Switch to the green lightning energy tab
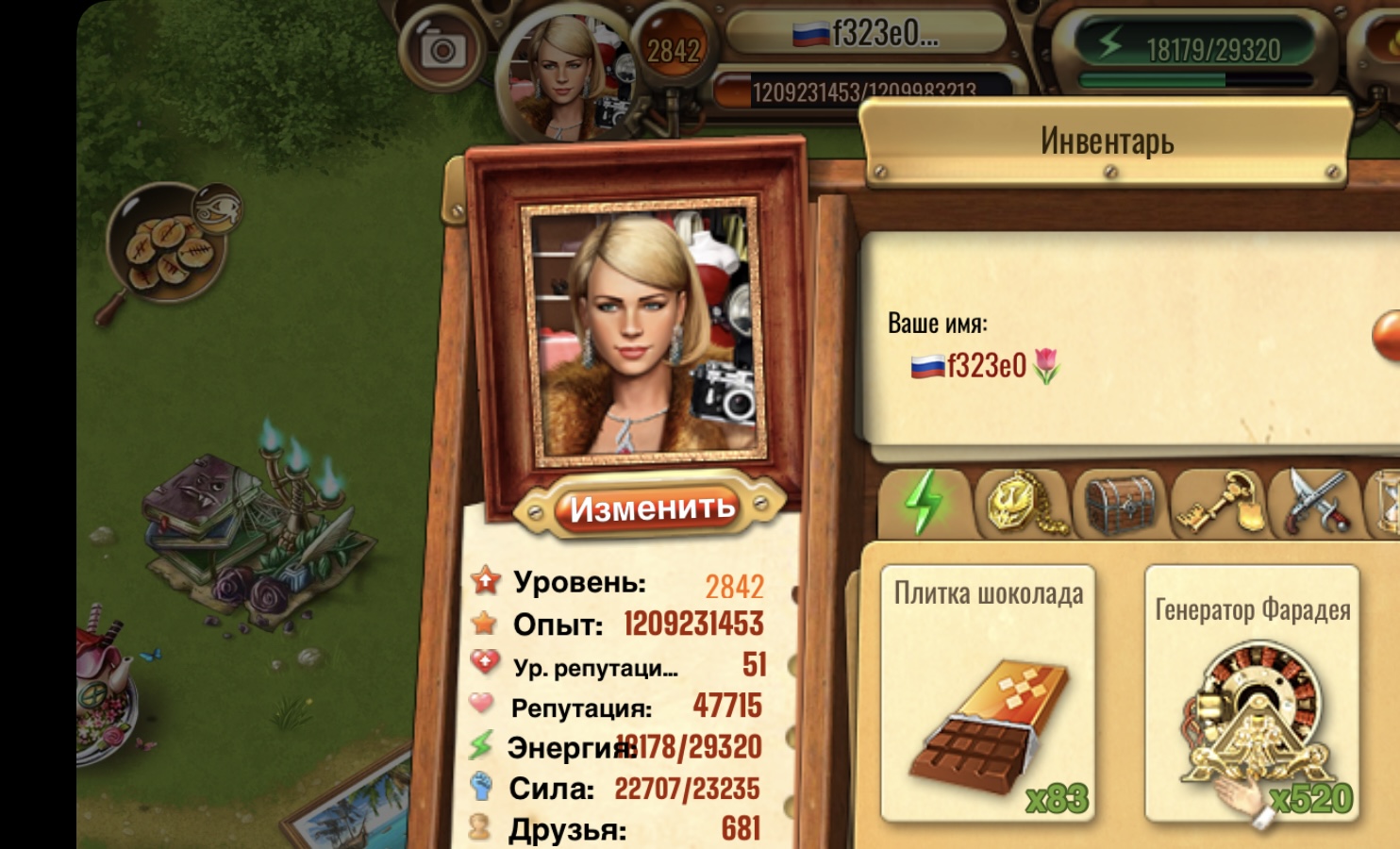 pos(925,503)
